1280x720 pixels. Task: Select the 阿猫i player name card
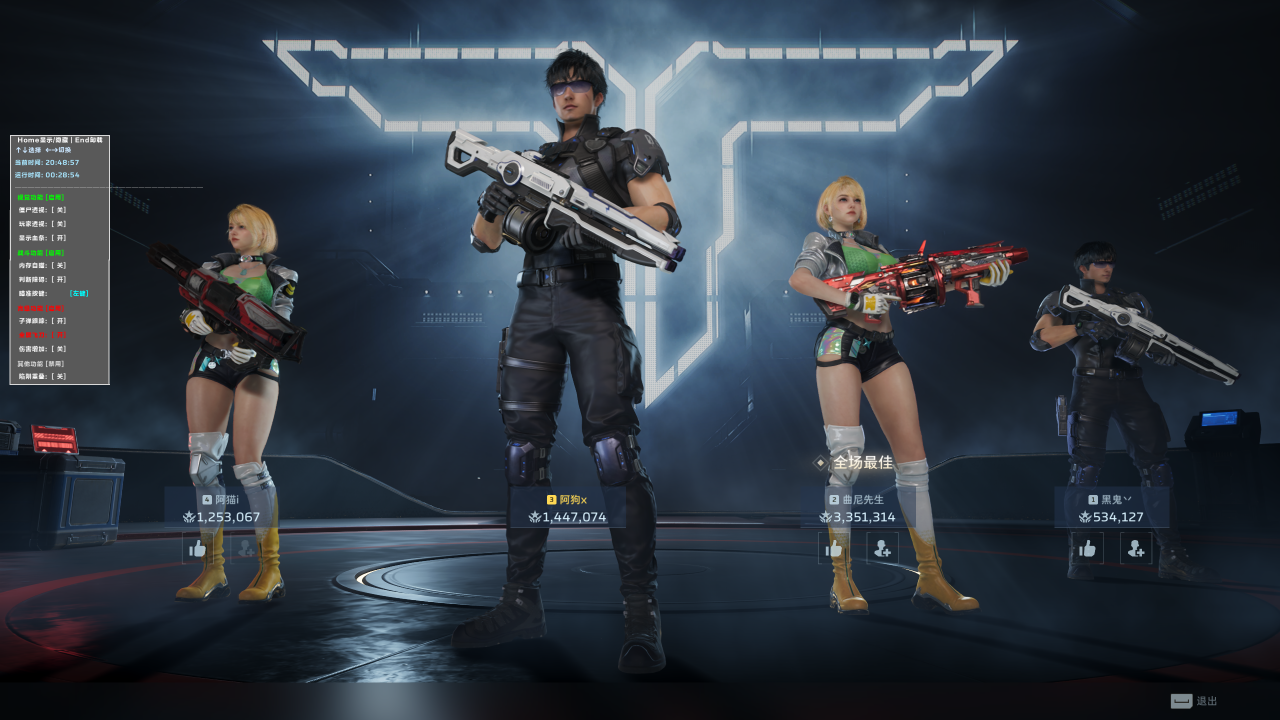click(221, 508)
